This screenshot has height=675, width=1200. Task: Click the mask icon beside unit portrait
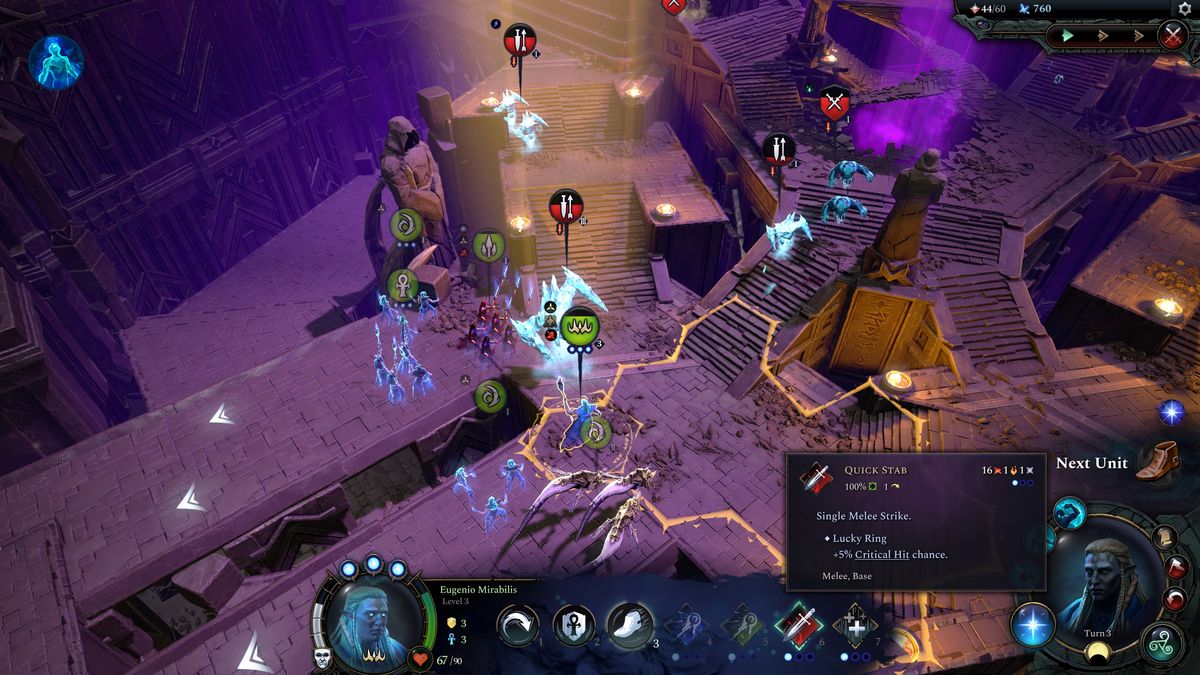click(324, 658)
